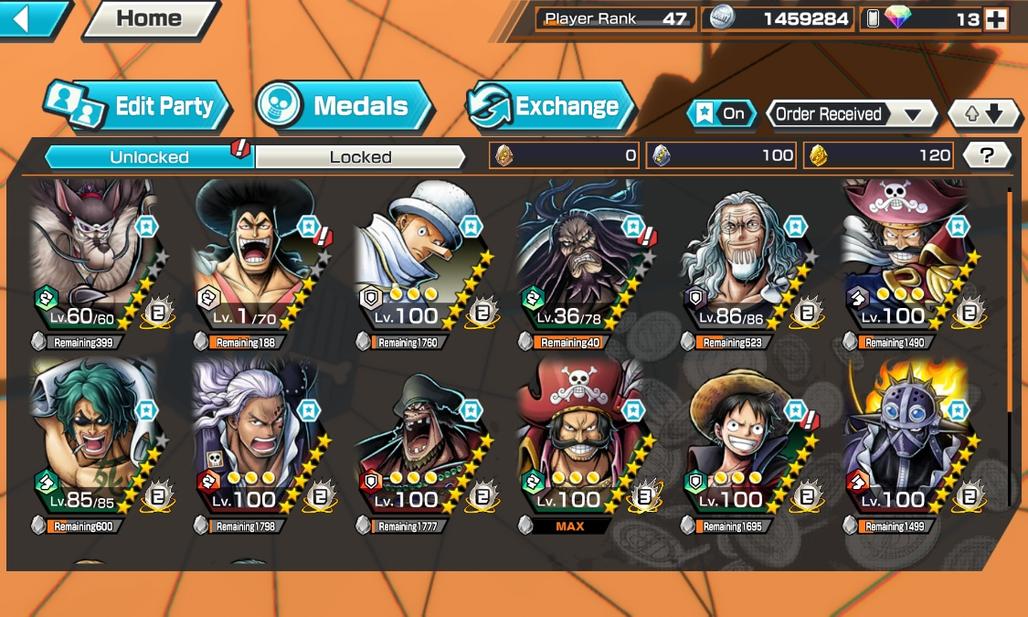Switch to the Unlocked tab

click(x=150, y=157)
